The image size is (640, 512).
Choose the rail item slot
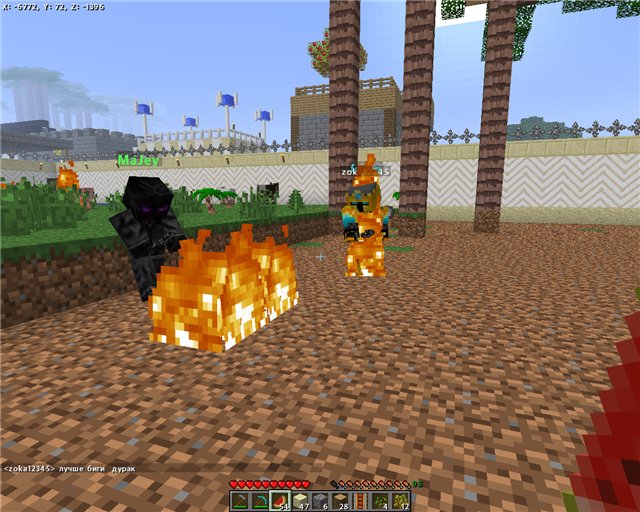pos(360,500)
